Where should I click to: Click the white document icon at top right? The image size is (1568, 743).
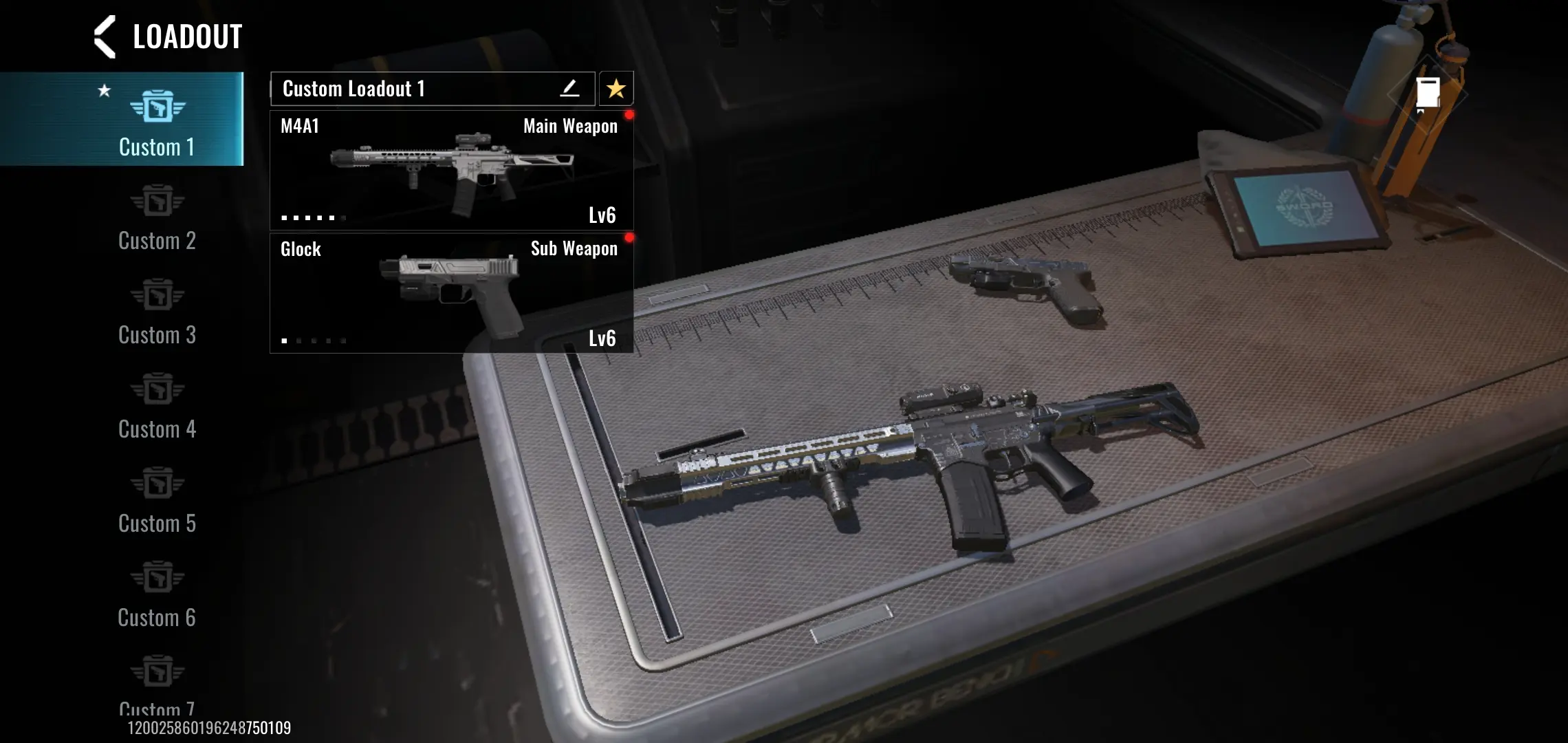click(1428, 94)
